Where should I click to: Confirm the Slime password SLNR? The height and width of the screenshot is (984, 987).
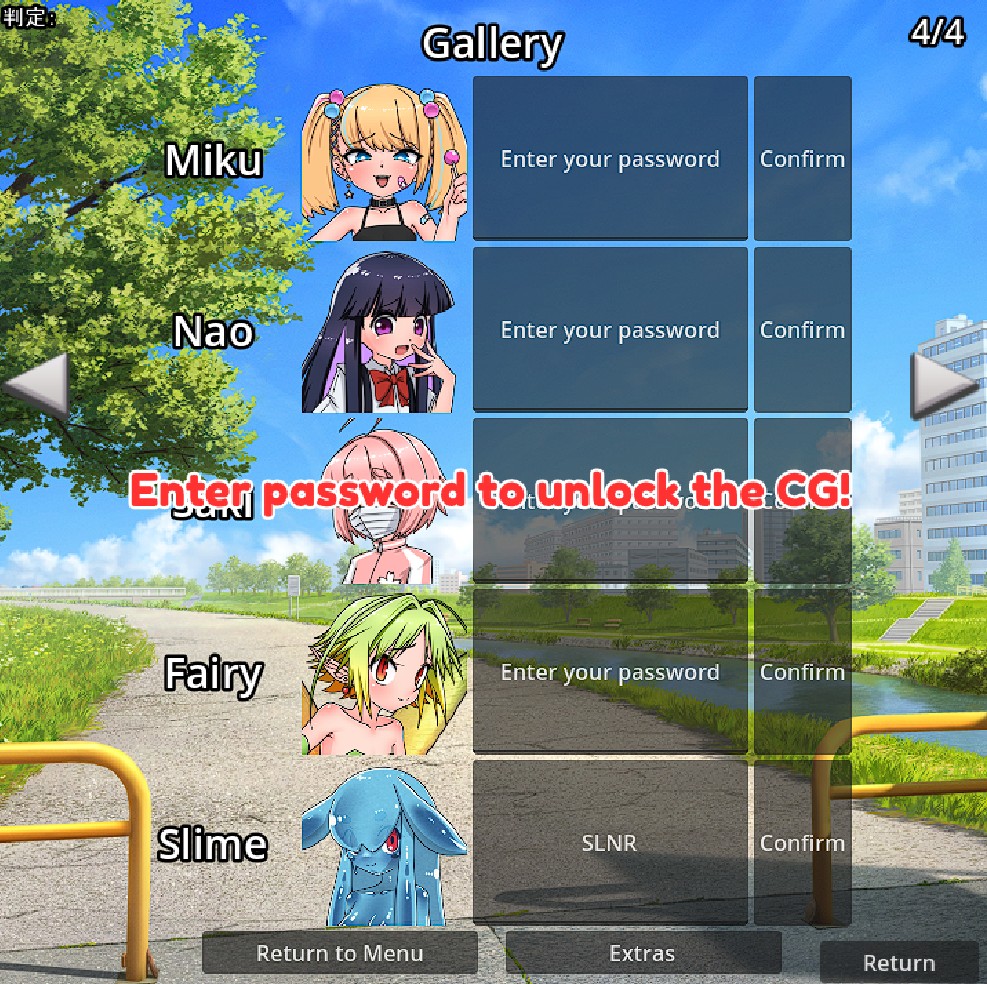tap(802, 842)
